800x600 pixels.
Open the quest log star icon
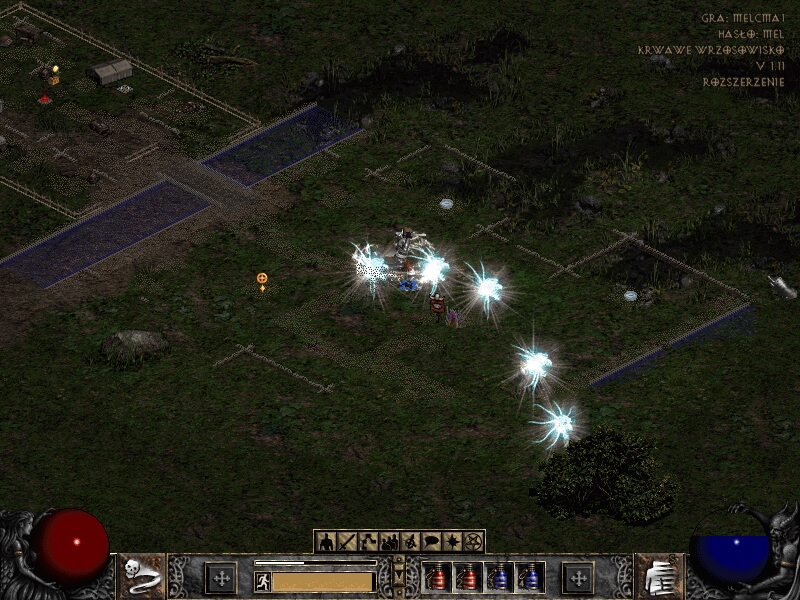point(452,542)
